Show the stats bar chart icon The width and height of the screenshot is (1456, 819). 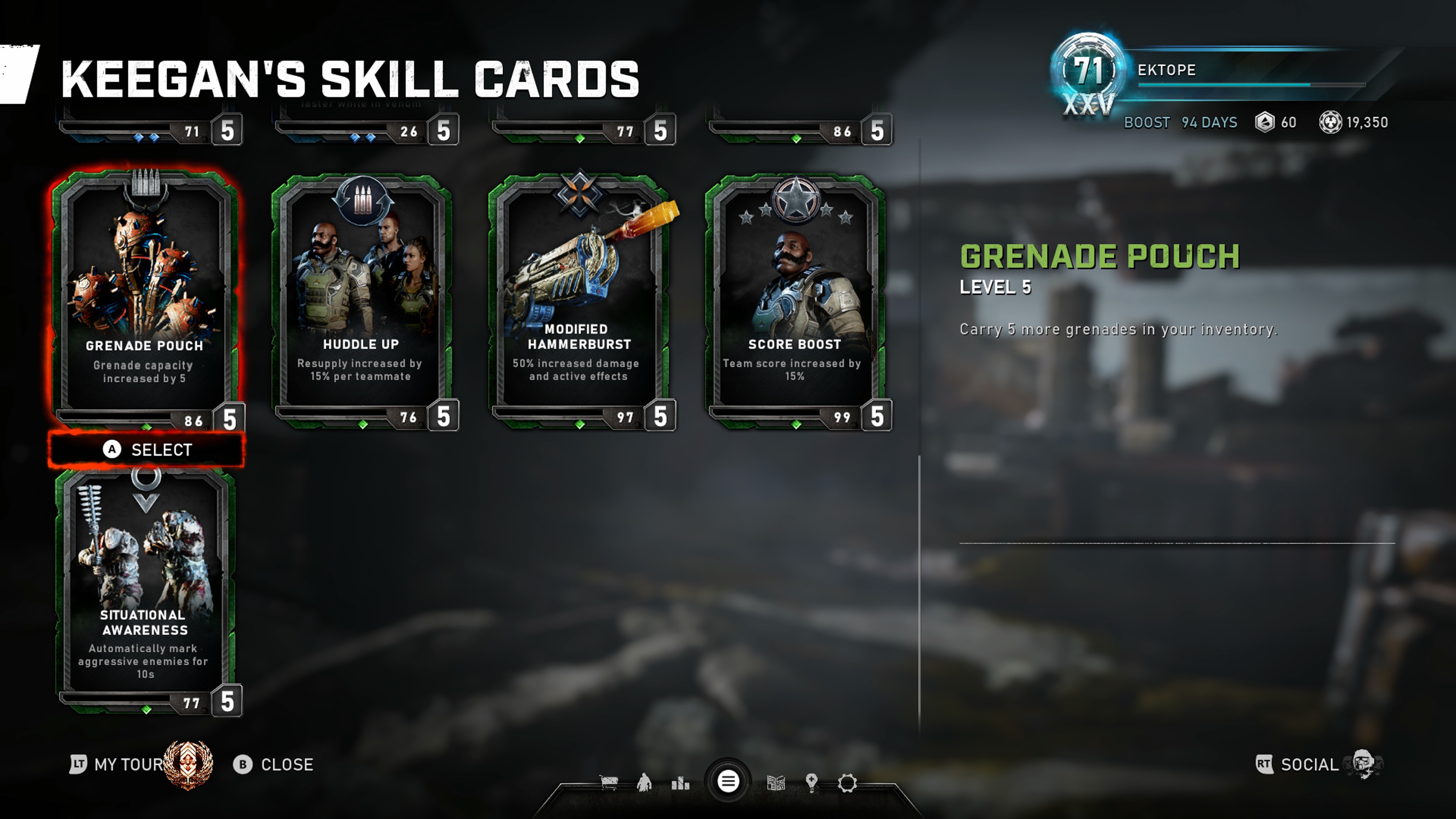point(681,783)
